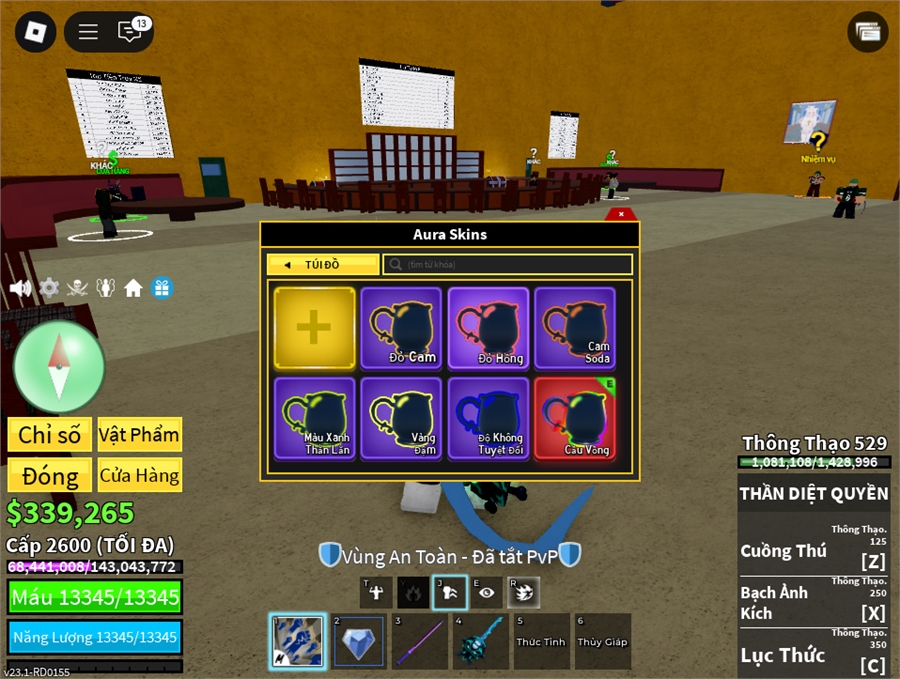Screen dimensions: 900x679
Task: Focus the aura skin keyword search box
Action: 510,264
